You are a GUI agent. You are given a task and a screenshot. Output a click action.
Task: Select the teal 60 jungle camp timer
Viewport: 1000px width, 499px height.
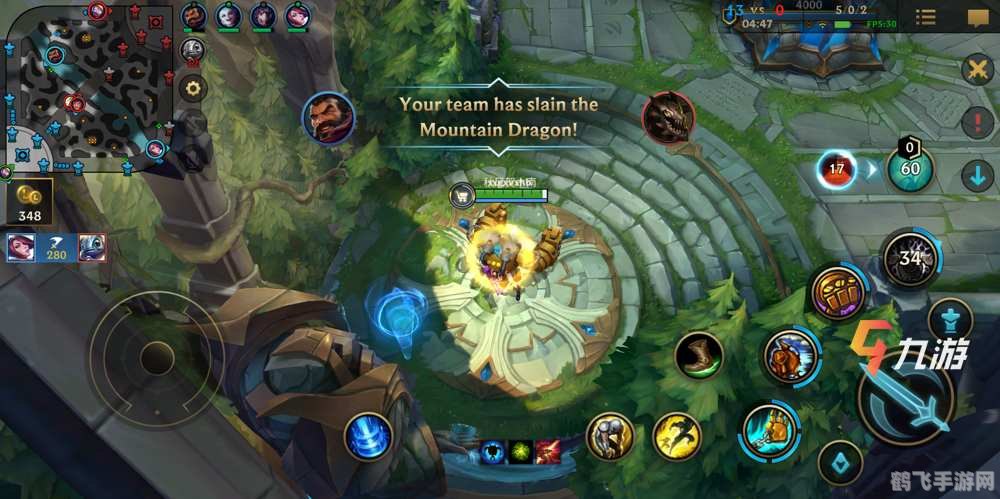coord(910,168)
